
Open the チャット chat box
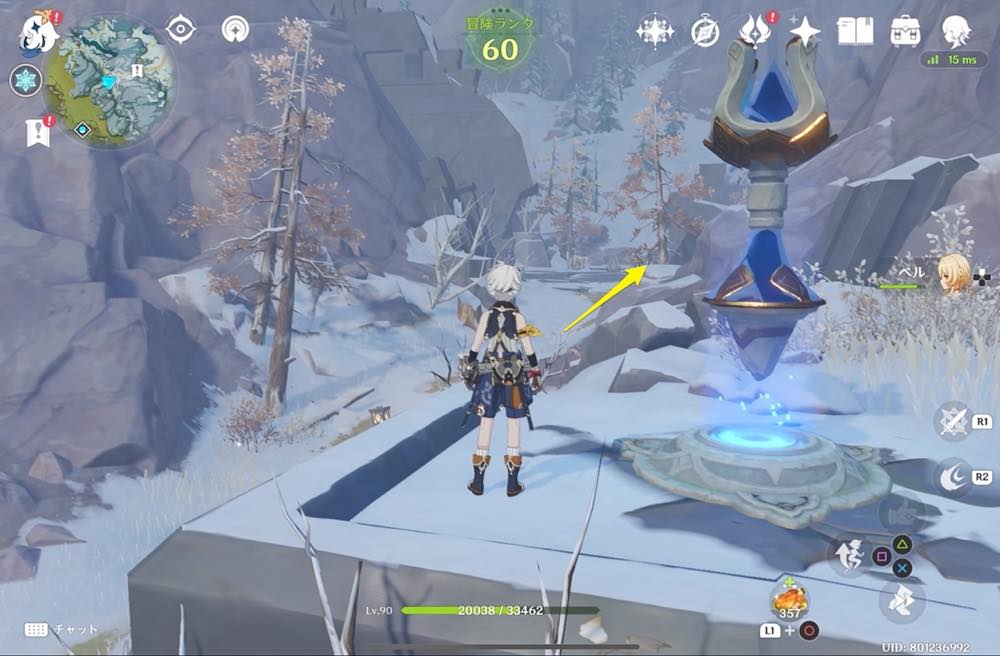pos(60,630)
